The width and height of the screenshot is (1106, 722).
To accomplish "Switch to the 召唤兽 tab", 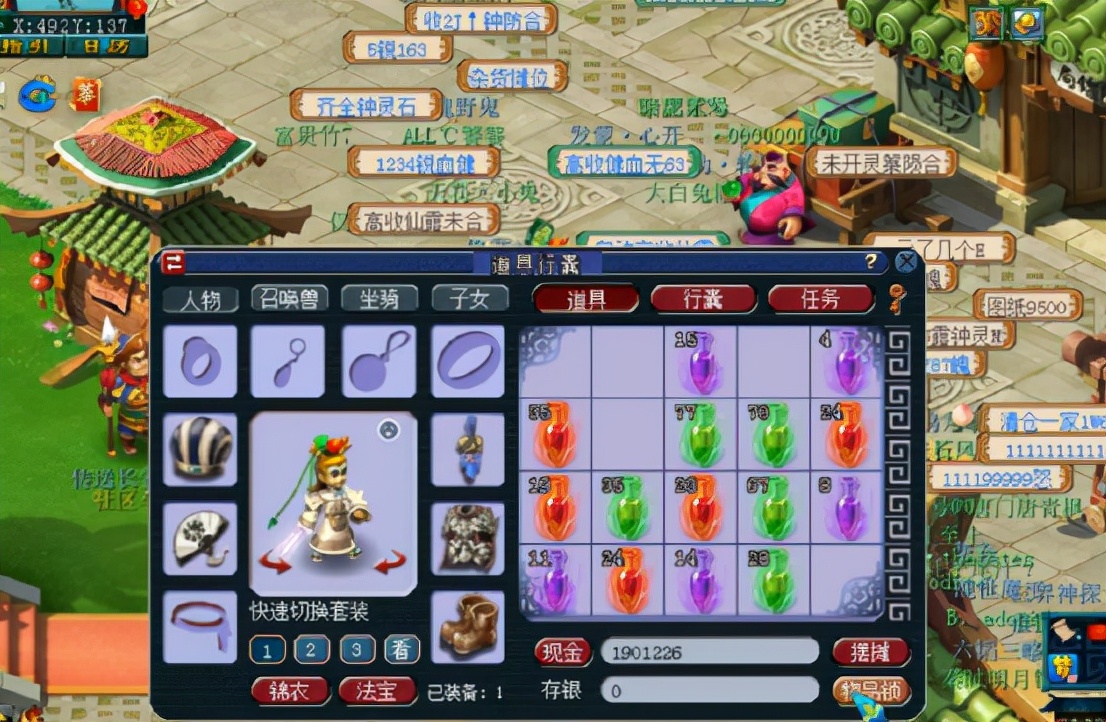I will coord(289,298).
